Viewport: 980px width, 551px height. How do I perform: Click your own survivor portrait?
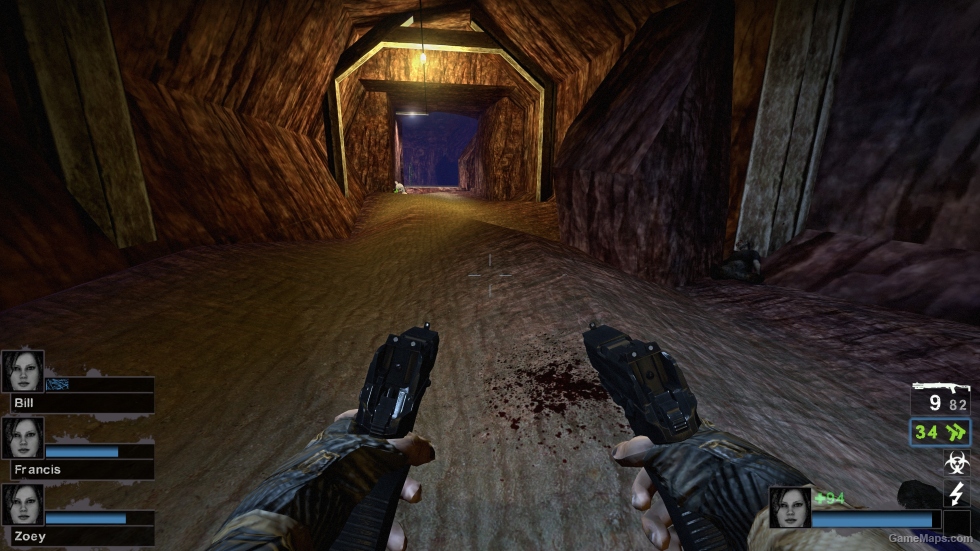click(789, 507)
